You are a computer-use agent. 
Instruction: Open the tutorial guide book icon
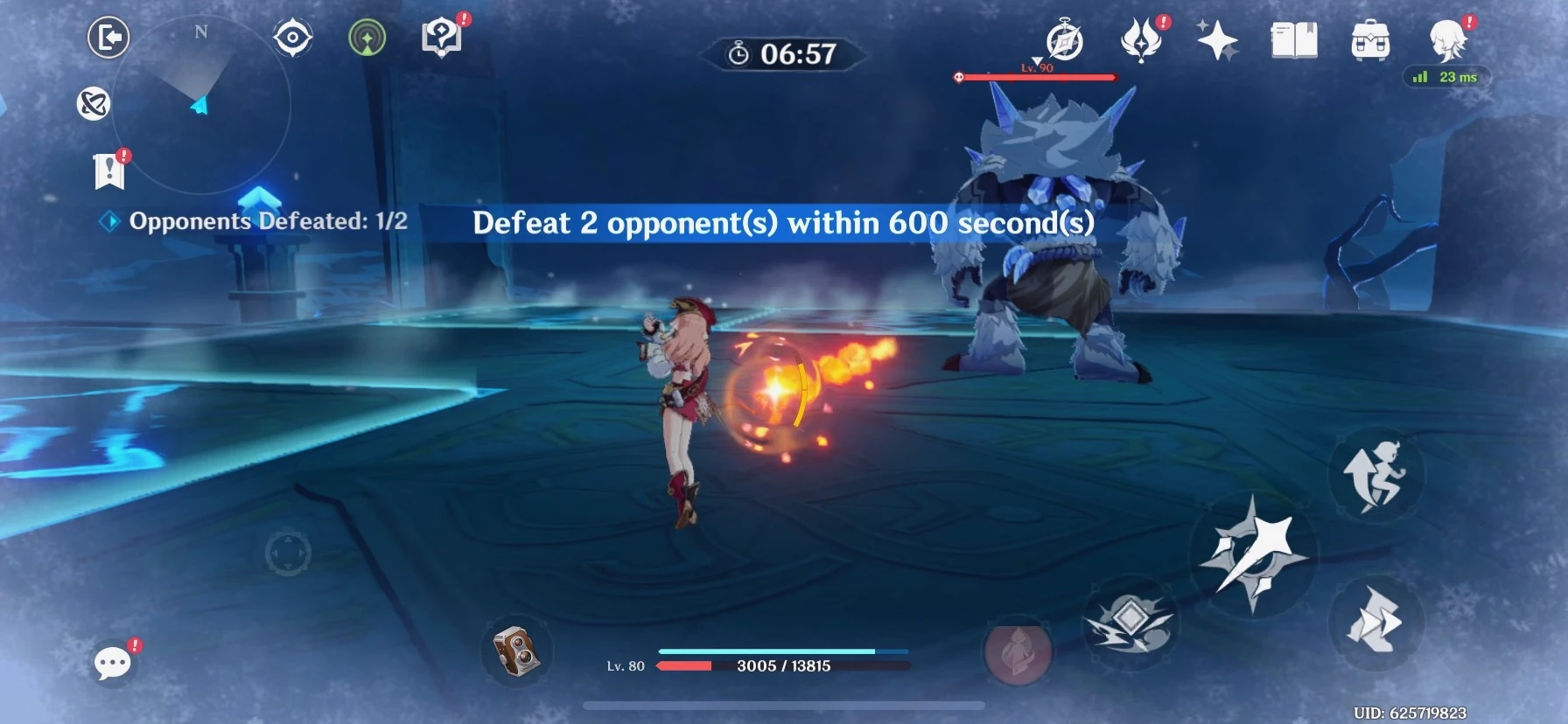[442, 35]
